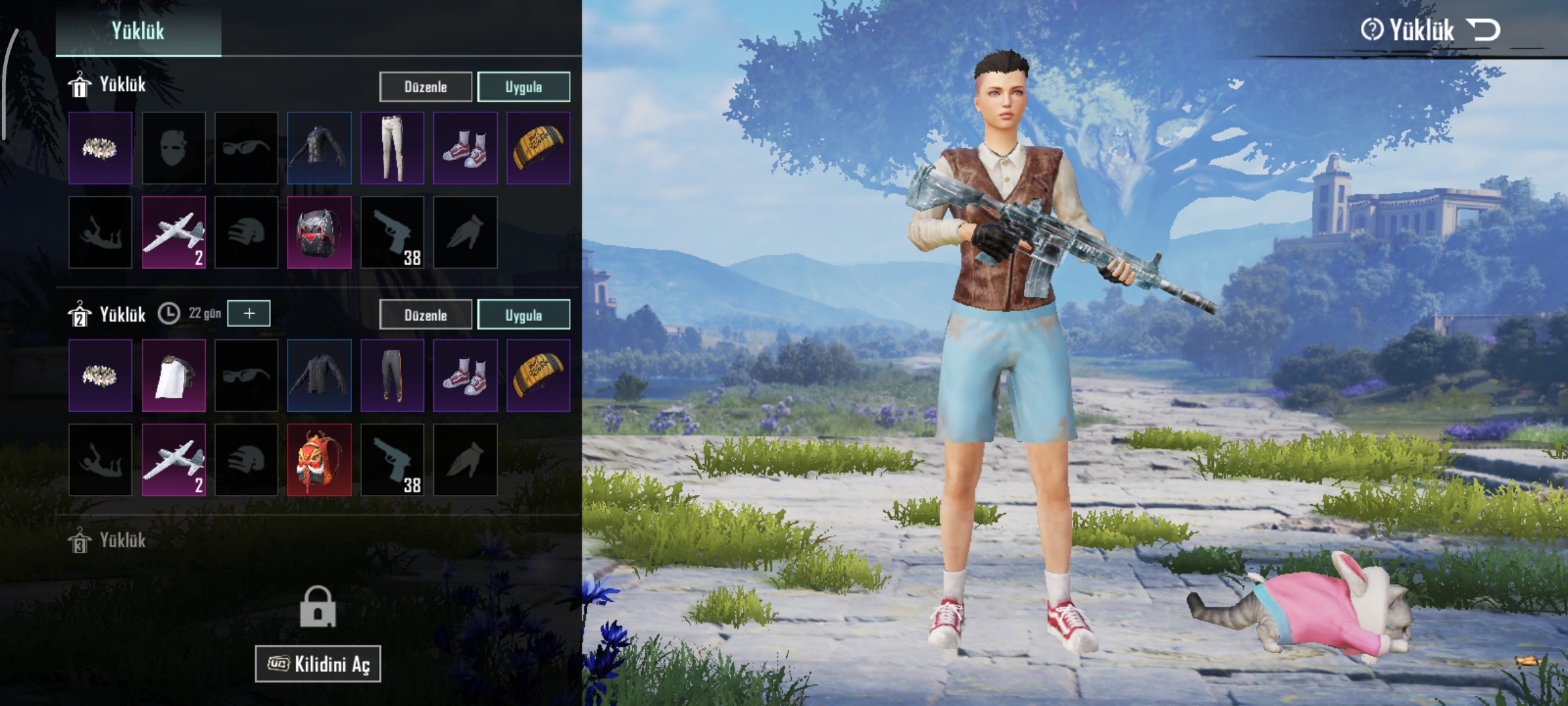The image size is (1568, 706).
Task: Choose the black and red backpack slot
Action: coord(319,233)
